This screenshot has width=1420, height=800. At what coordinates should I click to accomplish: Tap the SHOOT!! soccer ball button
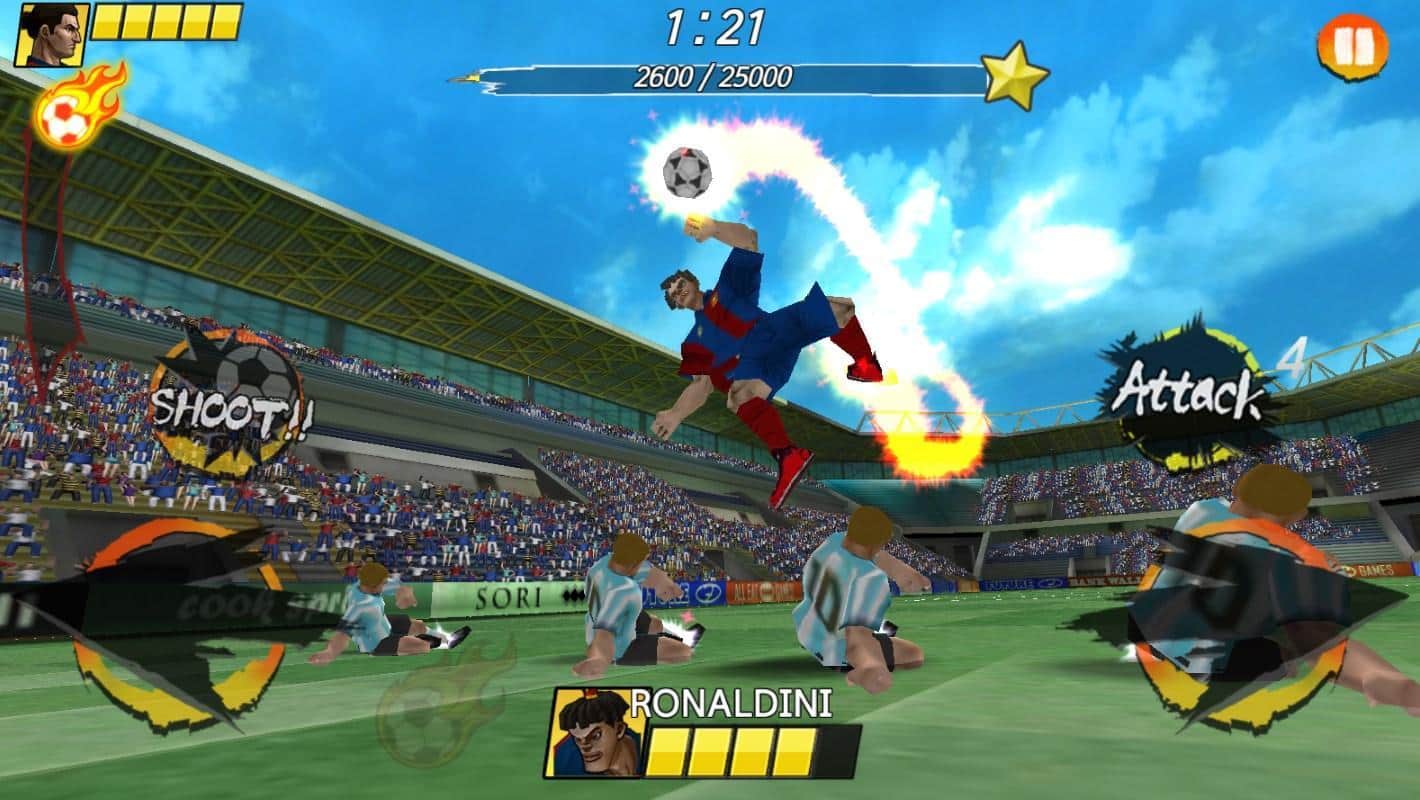(226, 402)
